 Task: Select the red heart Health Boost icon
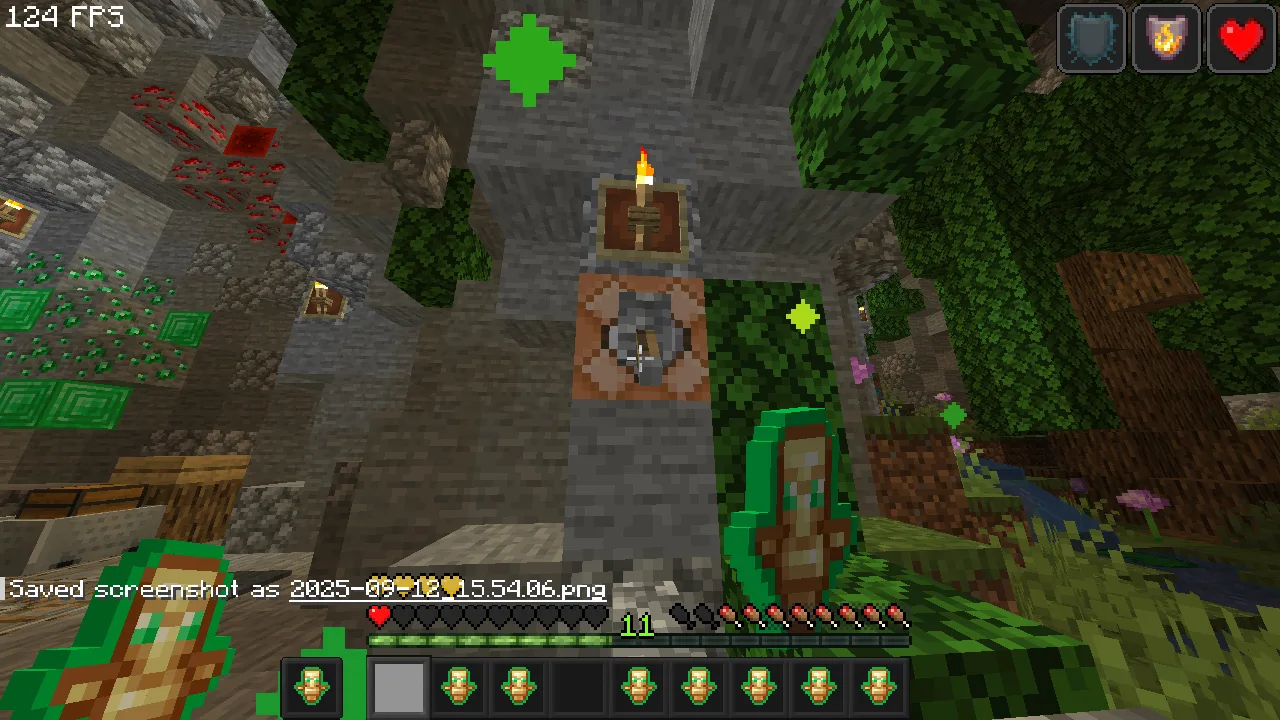coord(1241,40)
